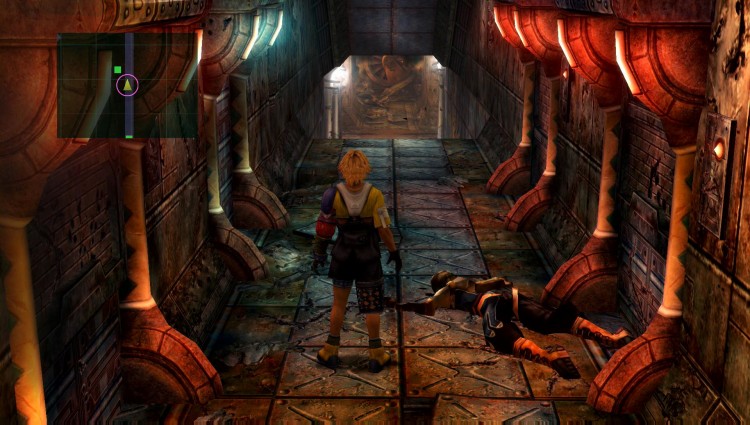This screenshot has width=750, height=425.
Task: Select the yellow player arrow on the minimap
Action: pos(127,85)
